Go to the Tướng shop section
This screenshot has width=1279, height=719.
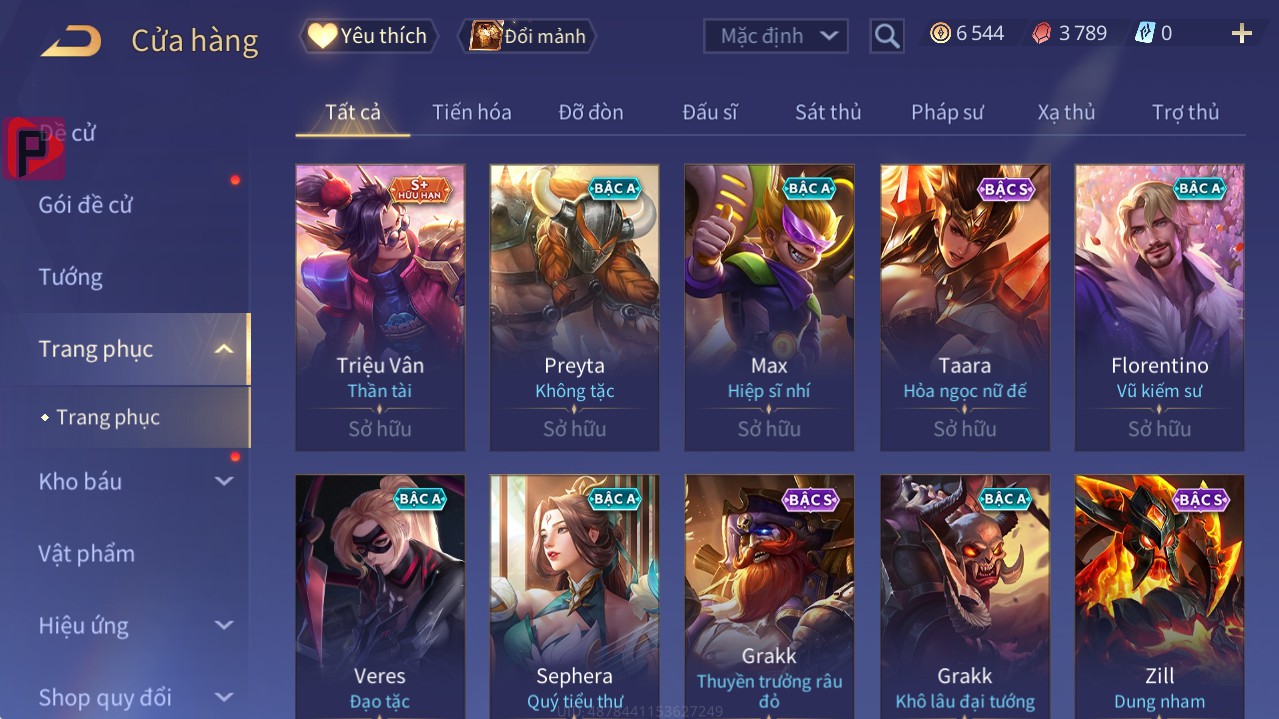(x=71, y=277)
